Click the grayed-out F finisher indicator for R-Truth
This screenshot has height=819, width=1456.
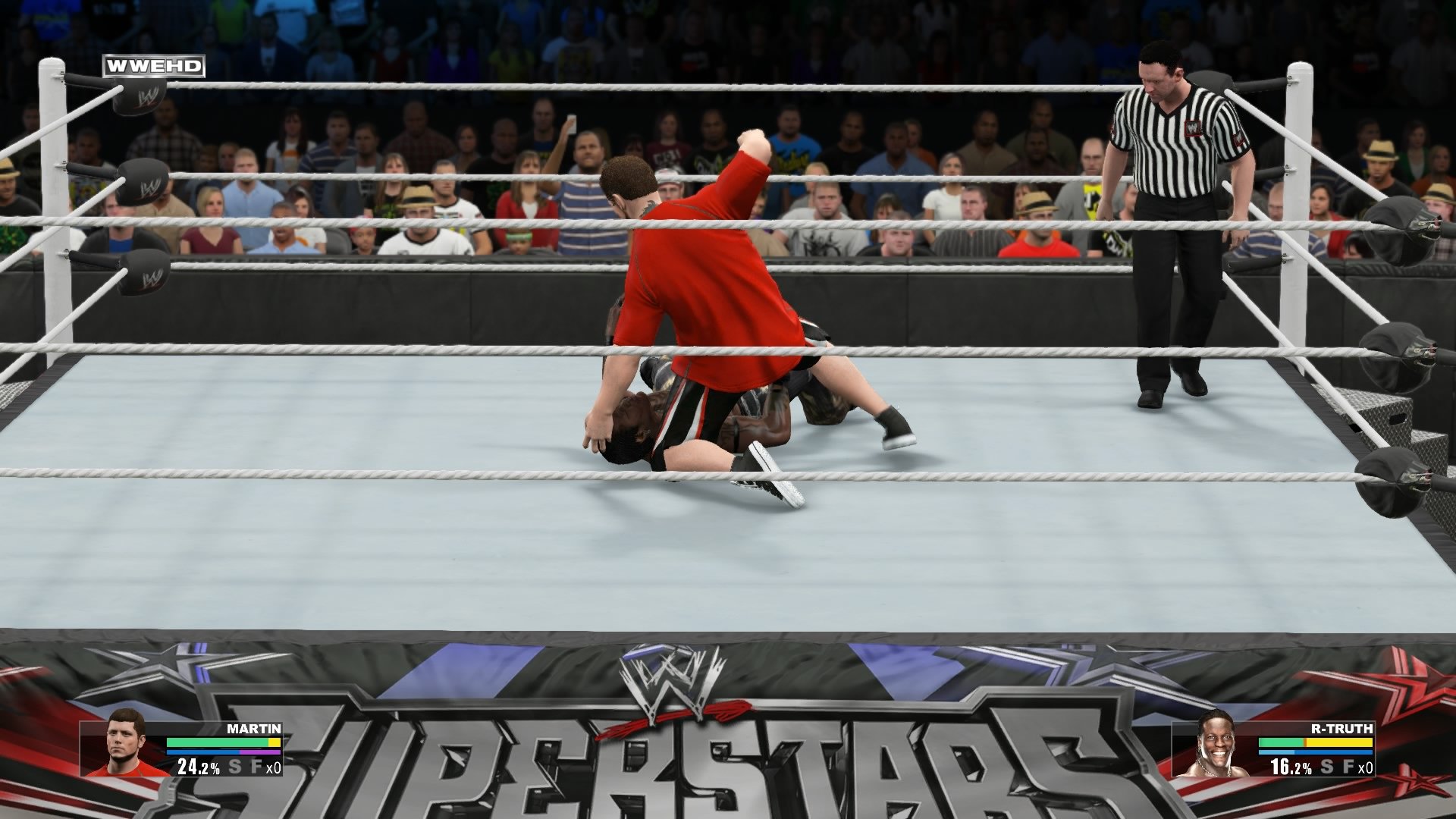pos(1348,767)
